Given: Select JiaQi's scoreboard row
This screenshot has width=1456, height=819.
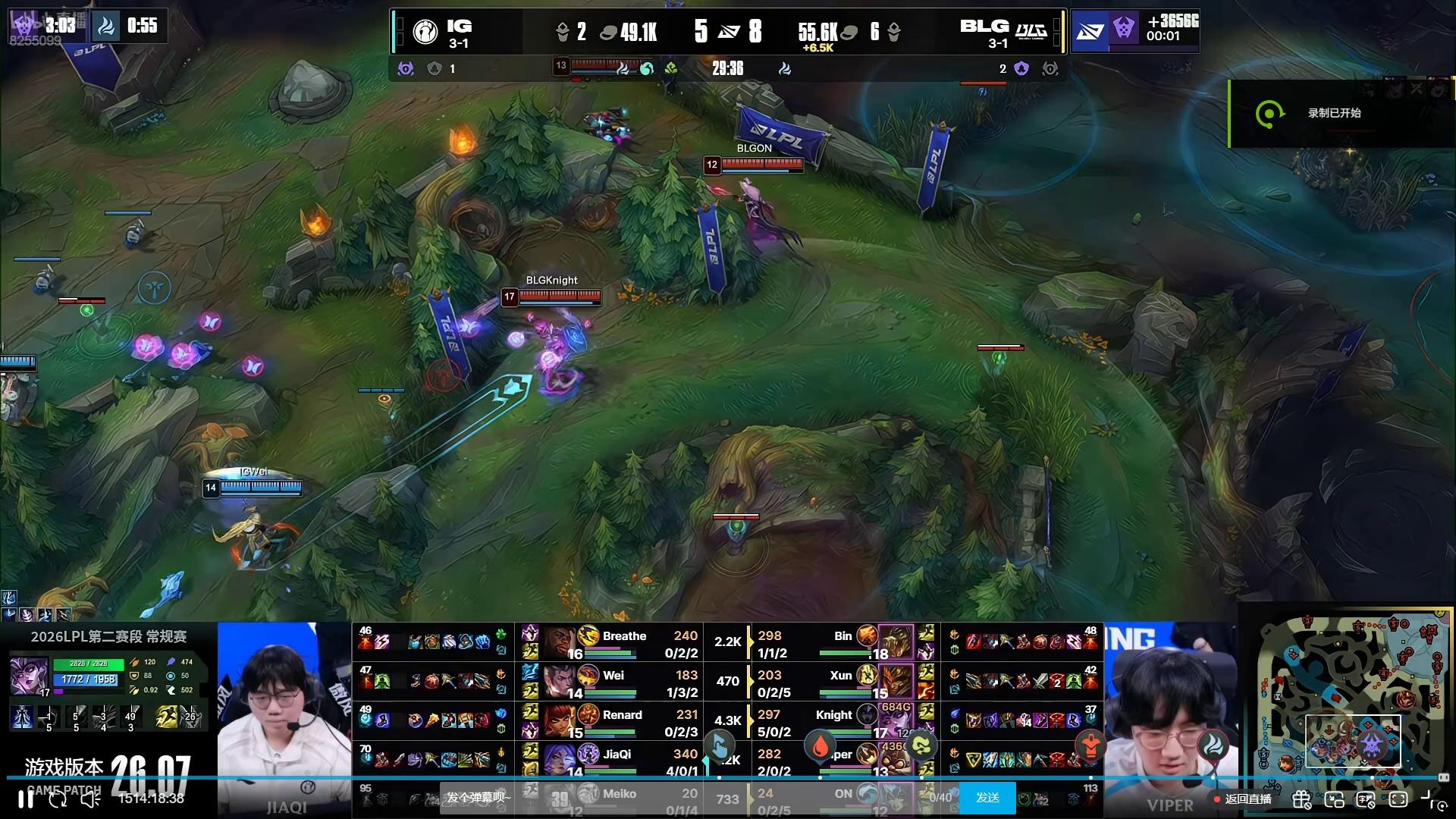Looking at the screenshot, I should (616, 760).
